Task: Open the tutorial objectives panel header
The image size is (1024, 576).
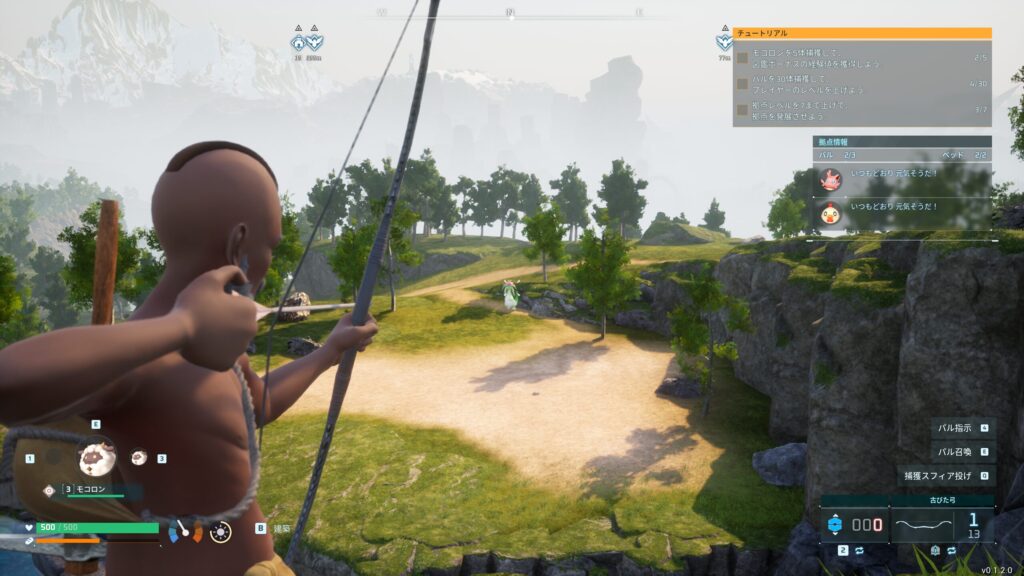Action: [x=861, y=33]
